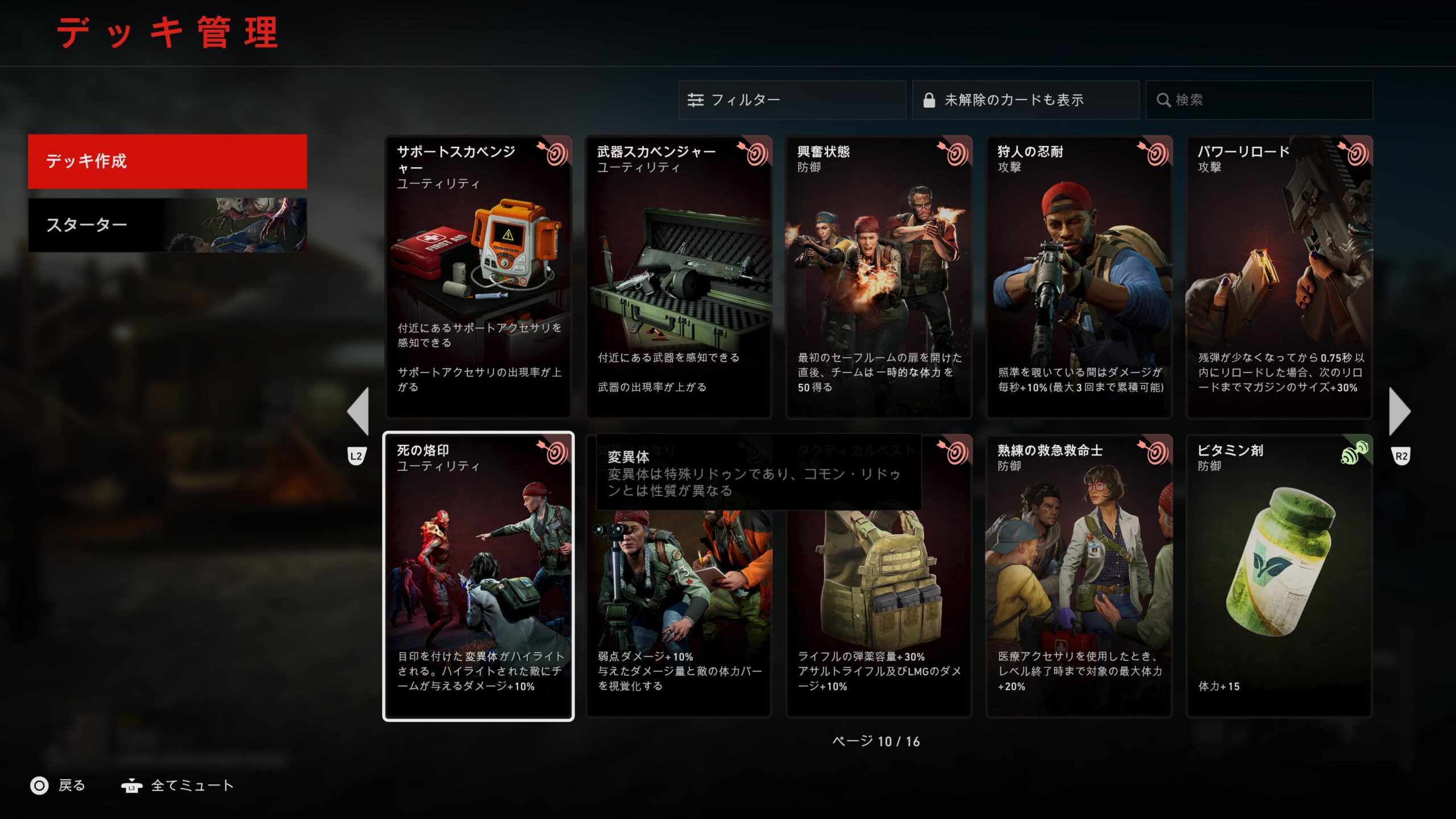
Task: Select the 熟練の救急救命士 card
Action: pos(1079,576)
